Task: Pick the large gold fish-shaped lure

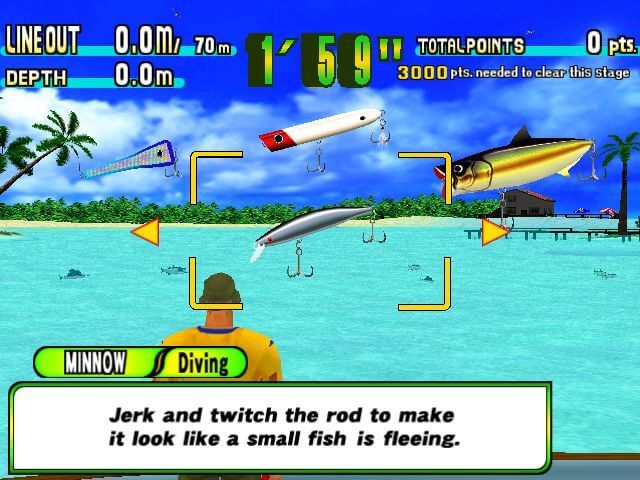Action: pyautogui.click(x=522, y=163)
